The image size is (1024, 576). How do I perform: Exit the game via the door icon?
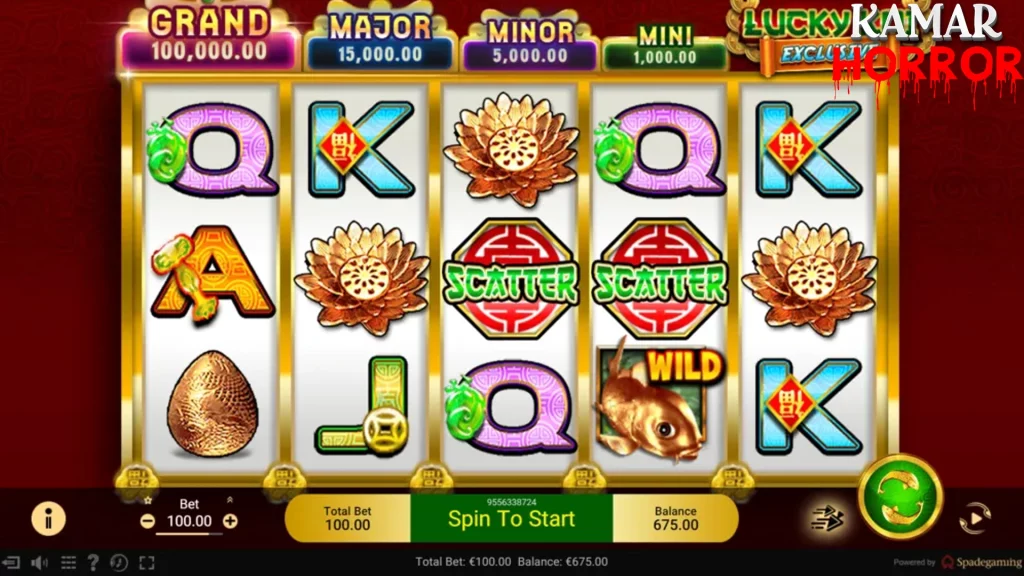(12, 563)
